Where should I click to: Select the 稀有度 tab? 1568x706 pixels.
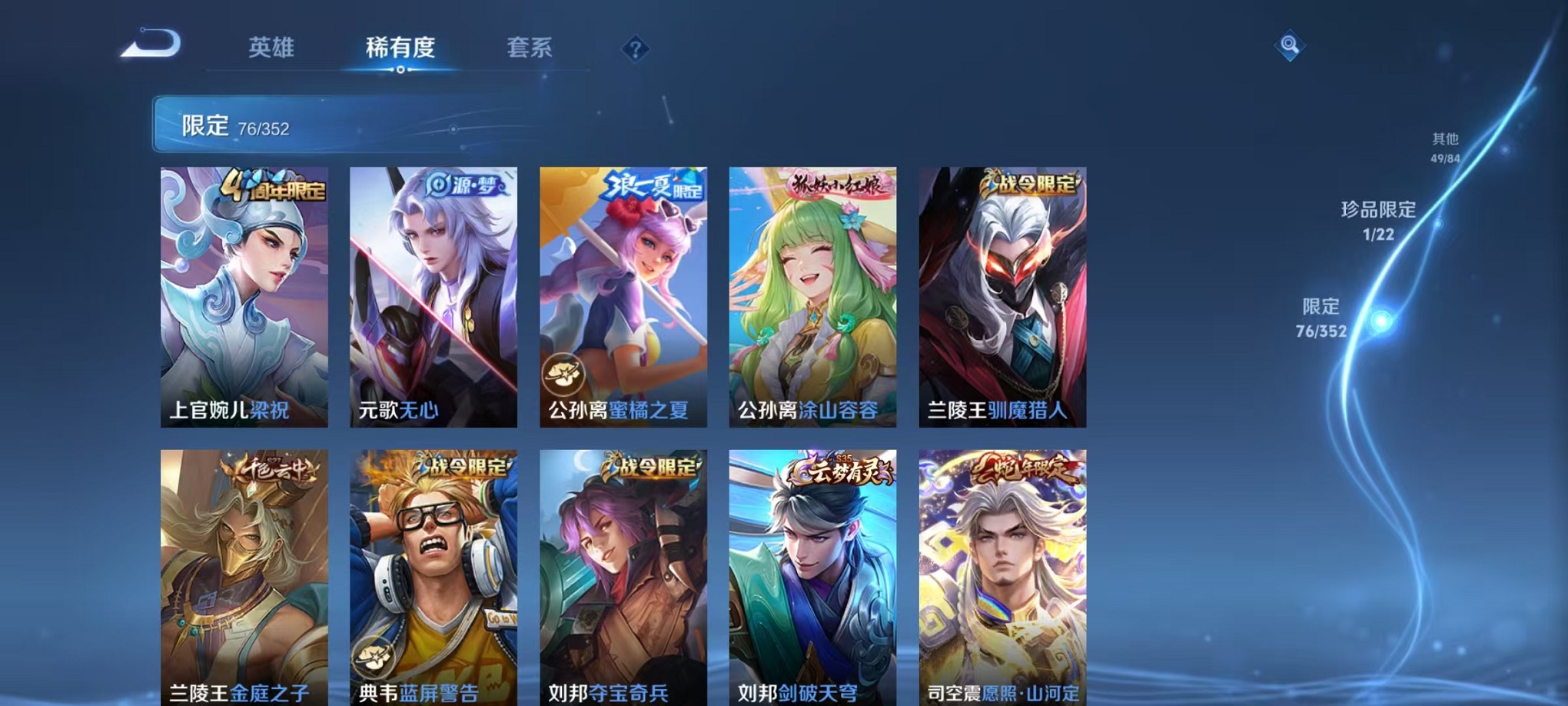(x=398, y=48)
